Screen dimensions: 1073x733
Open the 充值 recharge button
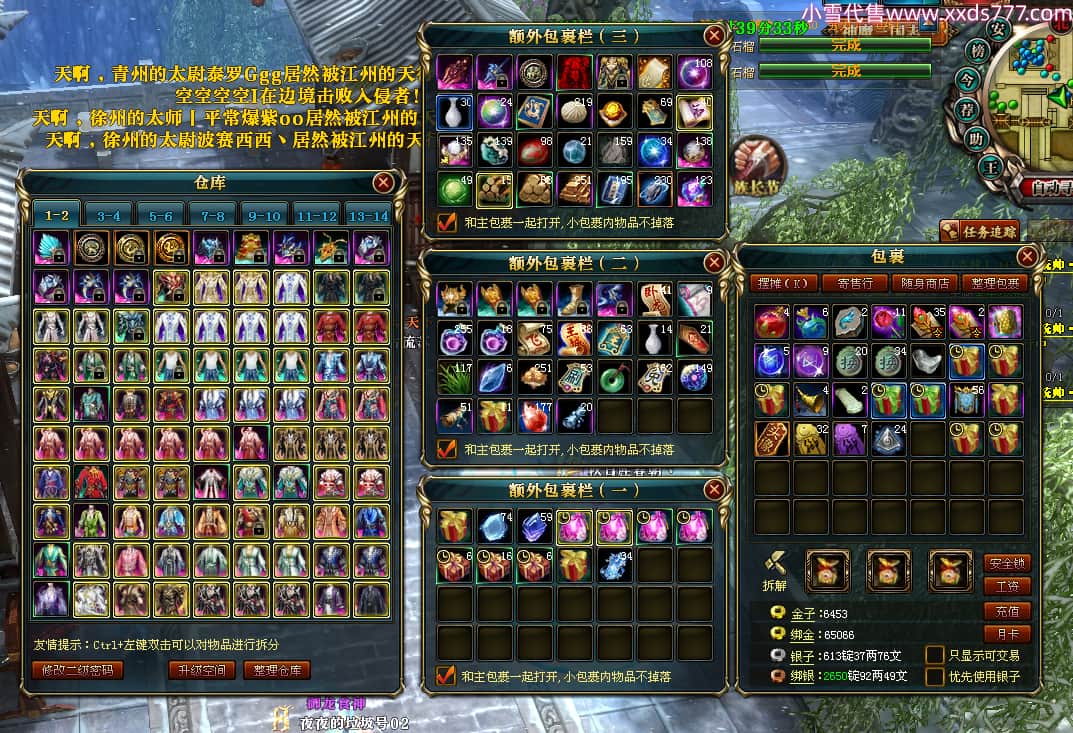click(x=1006, y=611)
